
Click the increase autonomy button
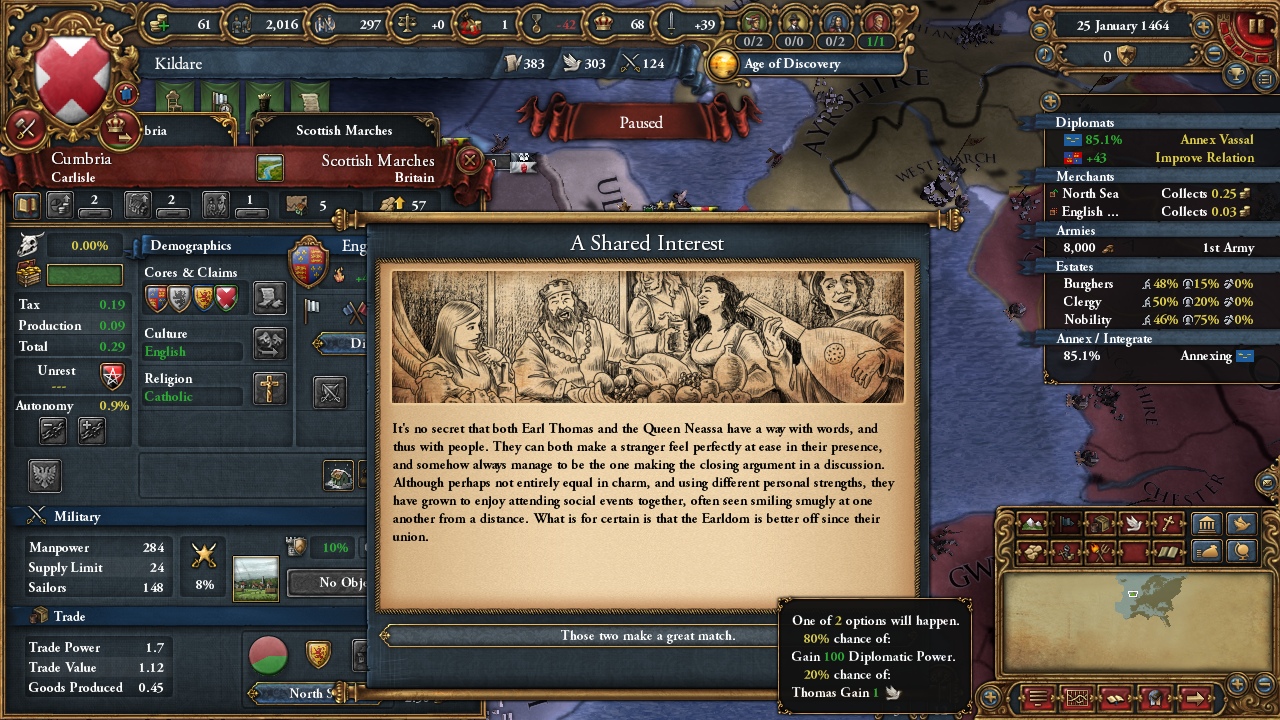[92, 430]
